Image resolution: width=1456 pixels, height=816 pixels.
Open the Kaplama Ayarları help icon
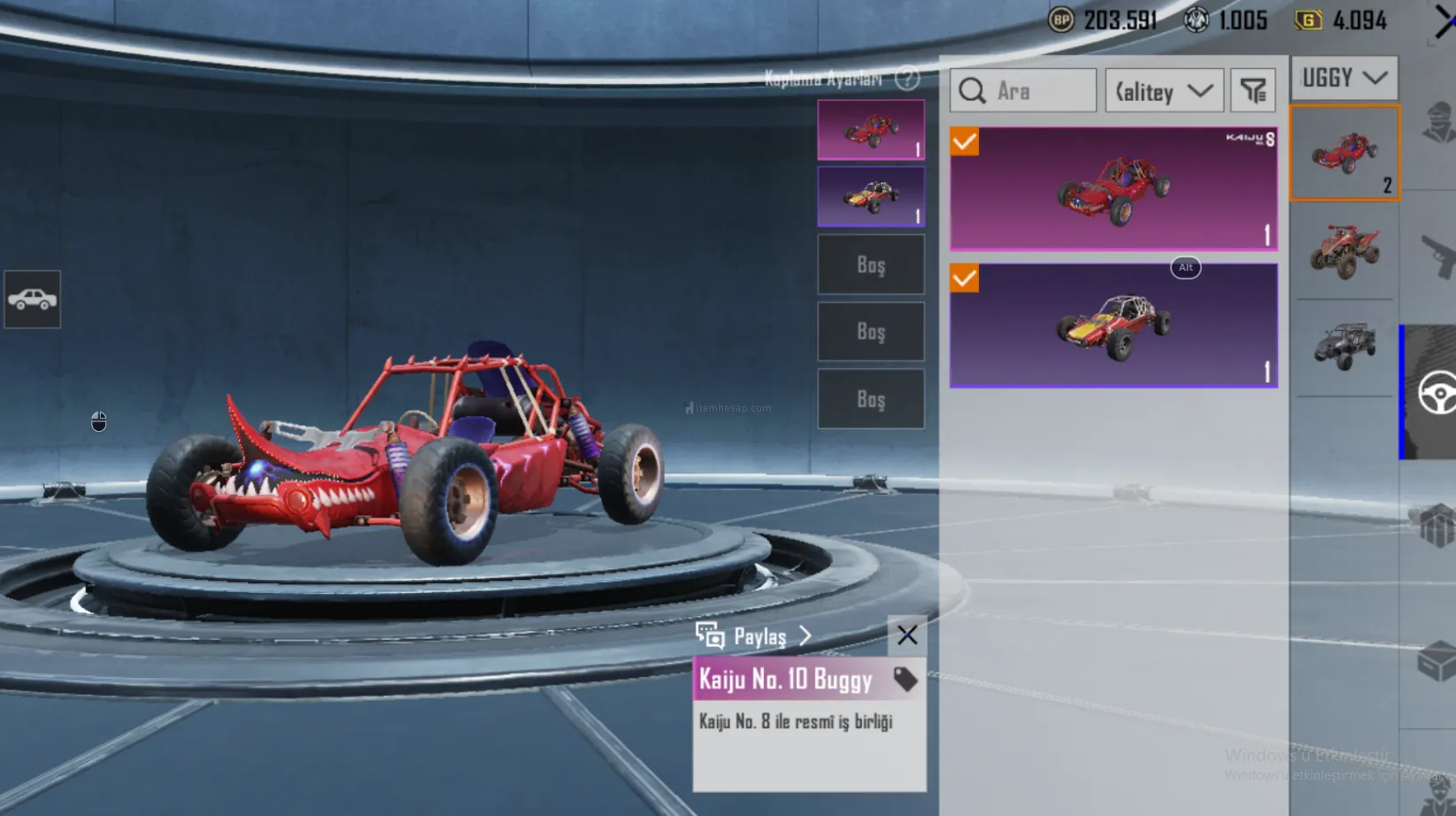coord(906,79)
